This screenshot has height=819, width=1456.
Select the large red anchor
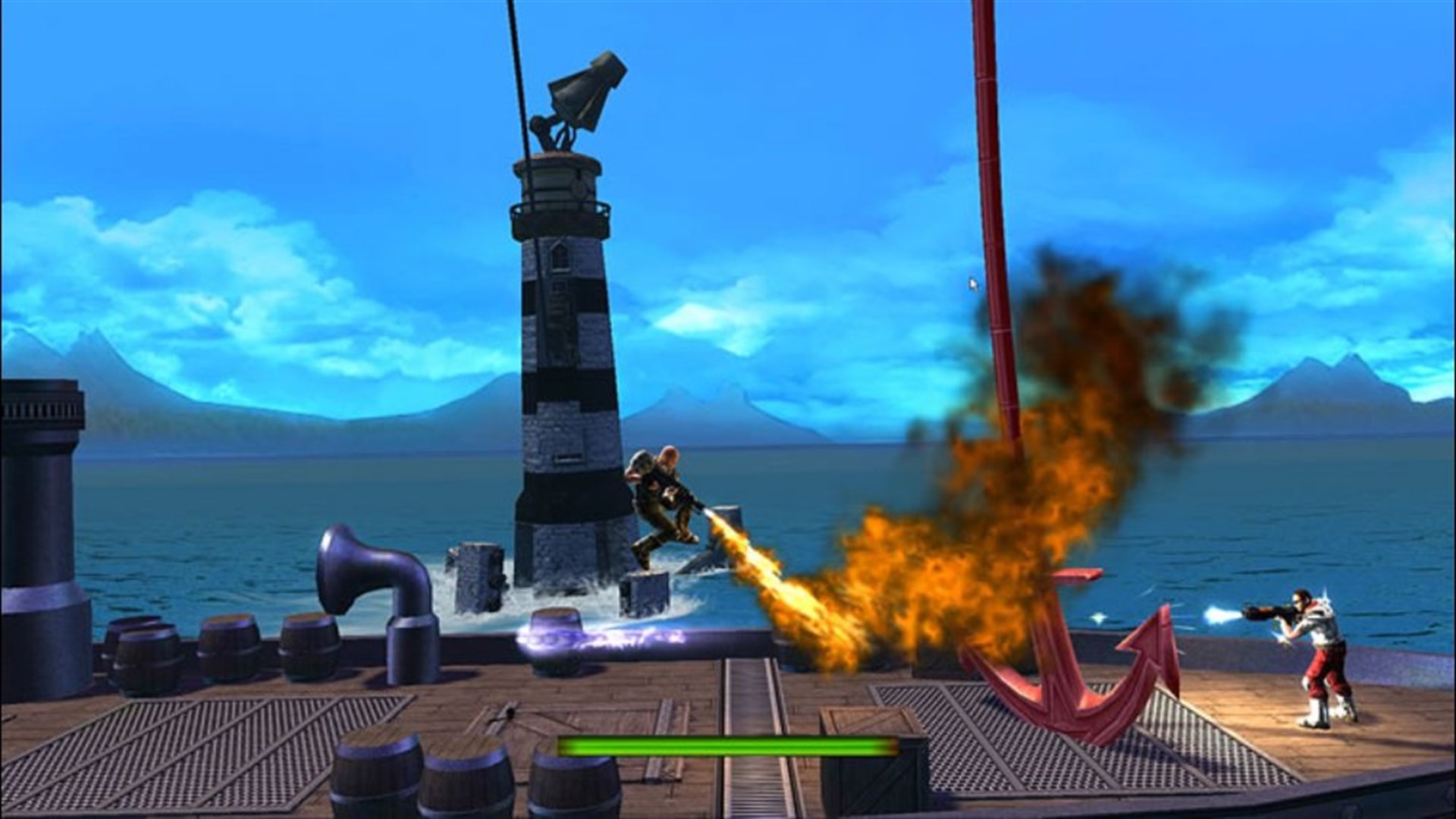pyautogui.click(x=1062, y=667)
